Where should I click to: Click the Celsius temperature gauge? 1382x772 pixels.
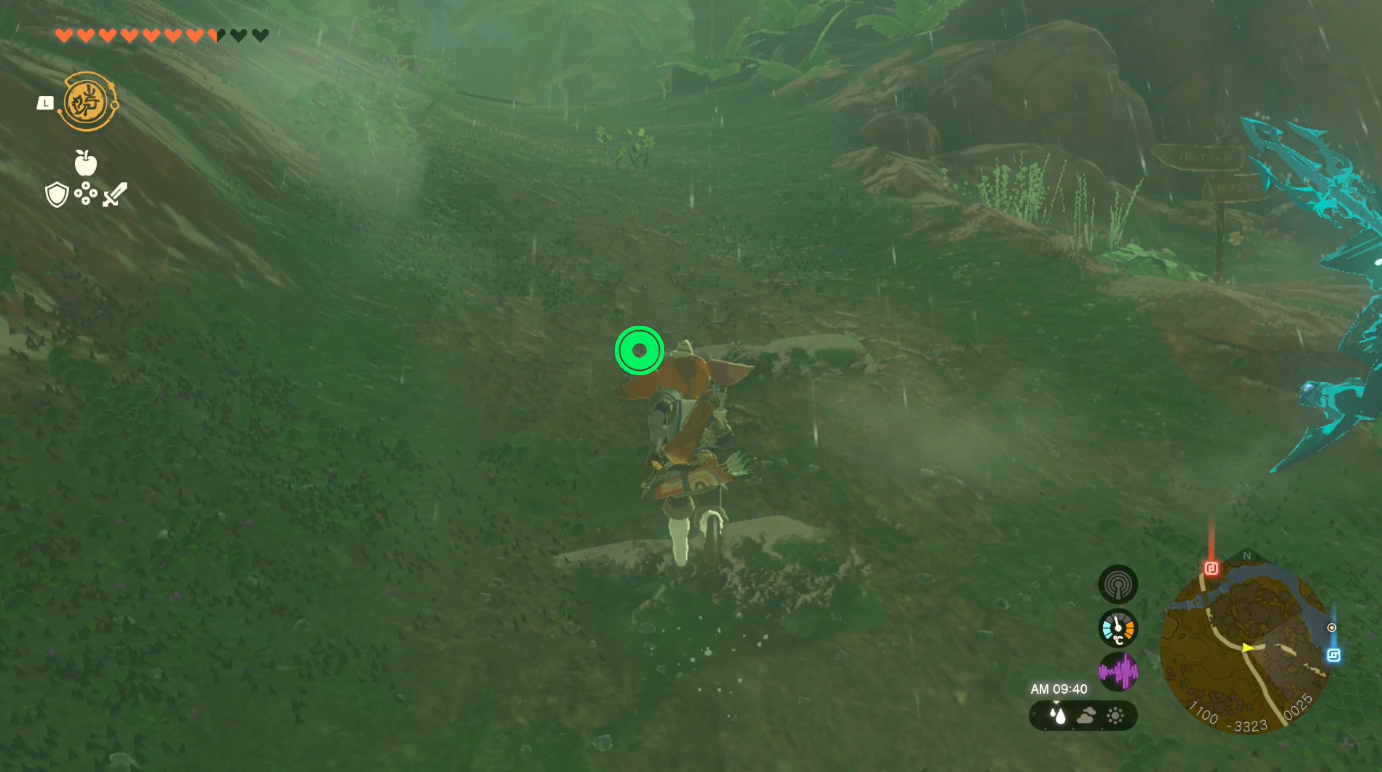point(1117,628)
